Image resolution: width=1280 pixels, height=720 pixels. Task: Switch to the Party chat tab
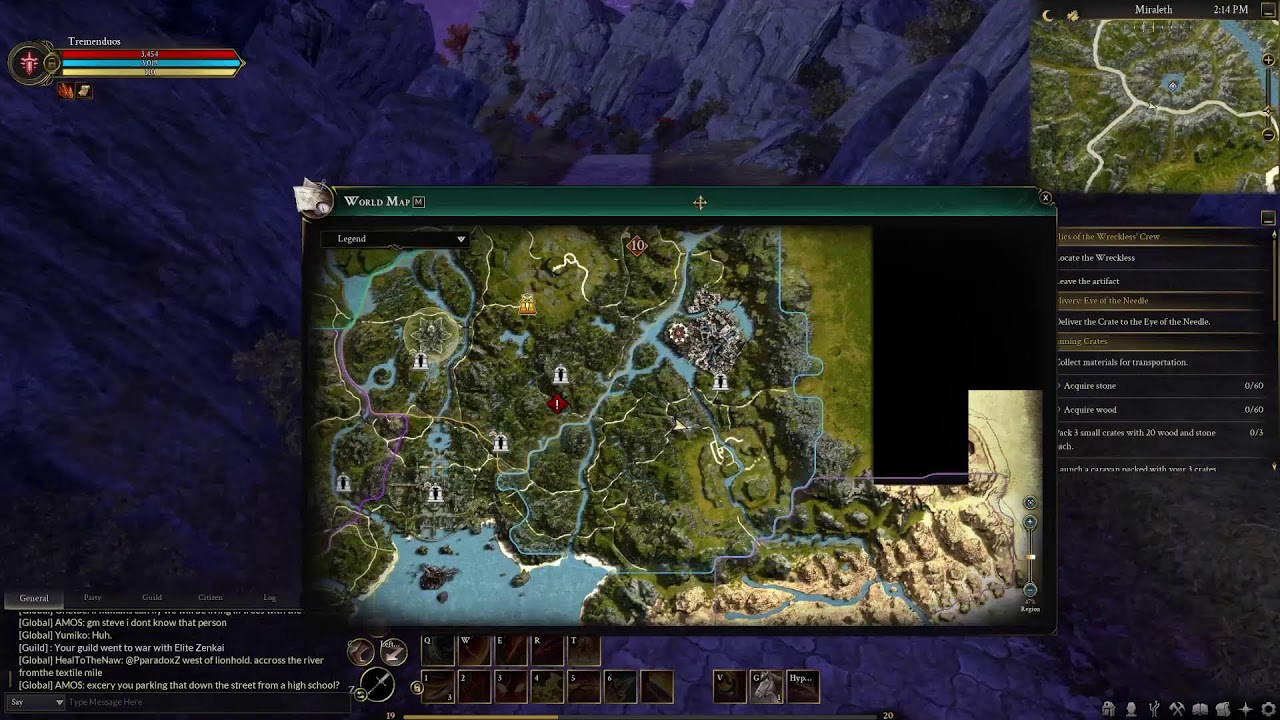92,597
